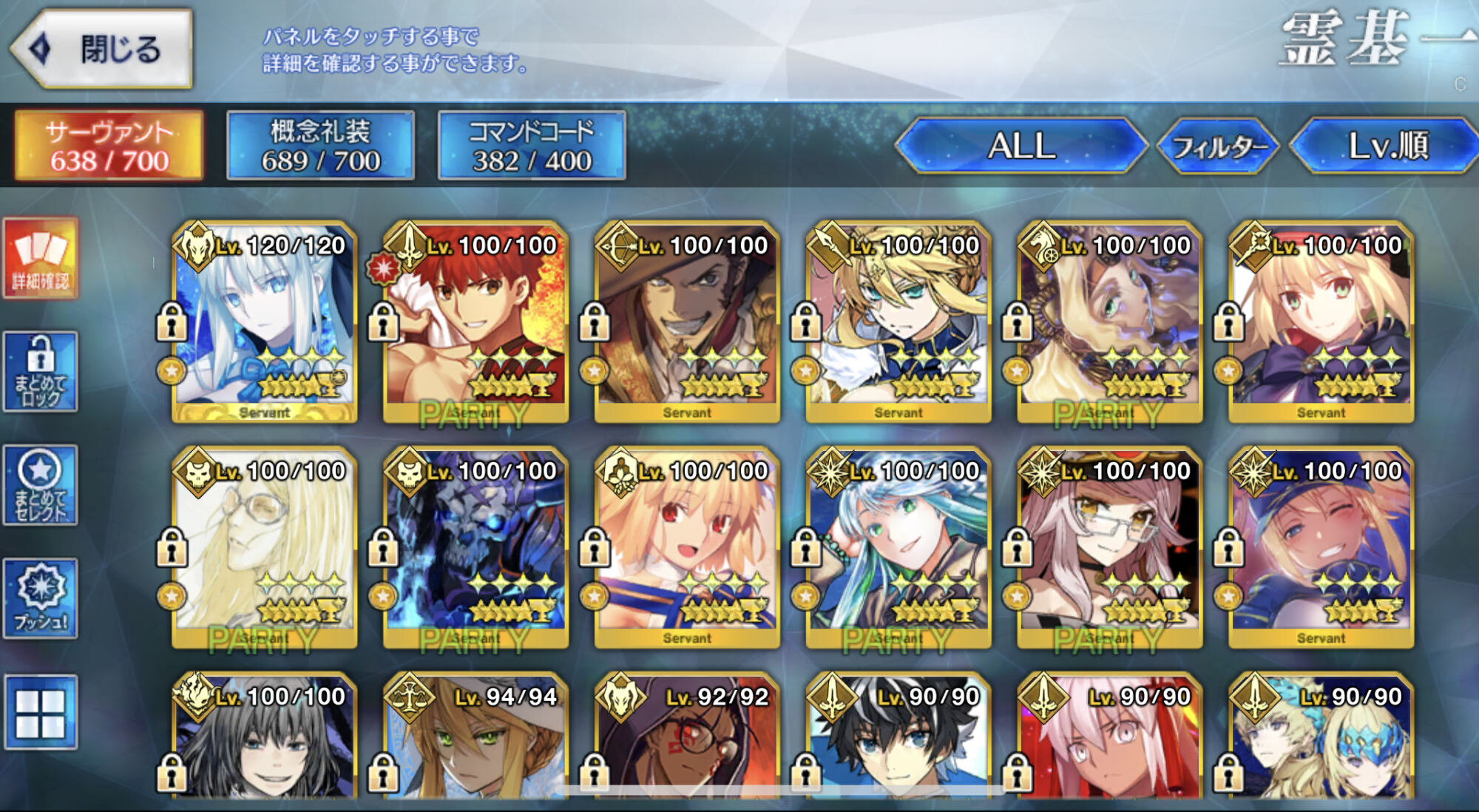
Task: Close the servant list with 閉じる
Action: (104, 50)
